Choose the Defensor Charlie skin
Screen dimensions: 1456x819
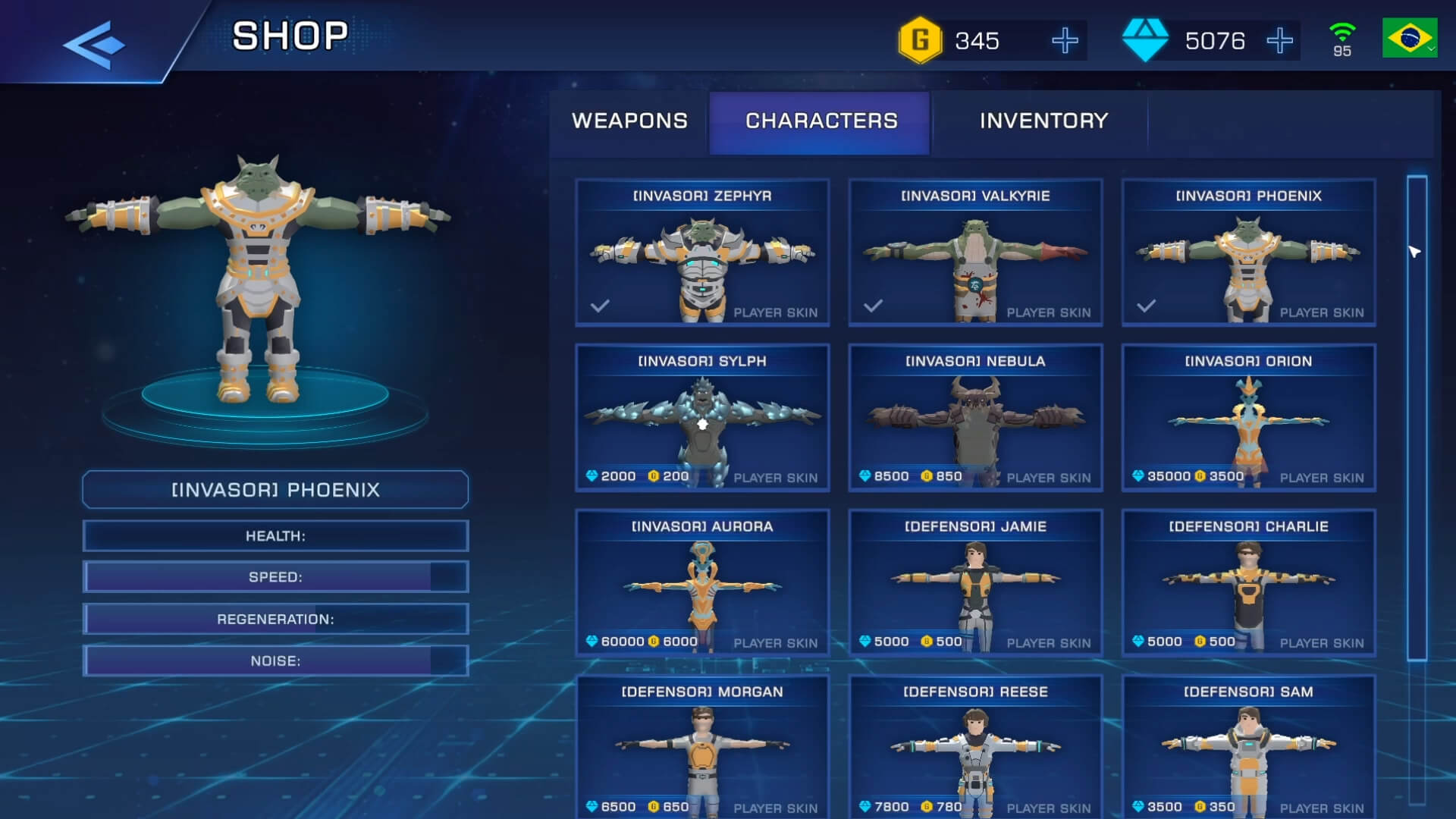coord(1248,584)
